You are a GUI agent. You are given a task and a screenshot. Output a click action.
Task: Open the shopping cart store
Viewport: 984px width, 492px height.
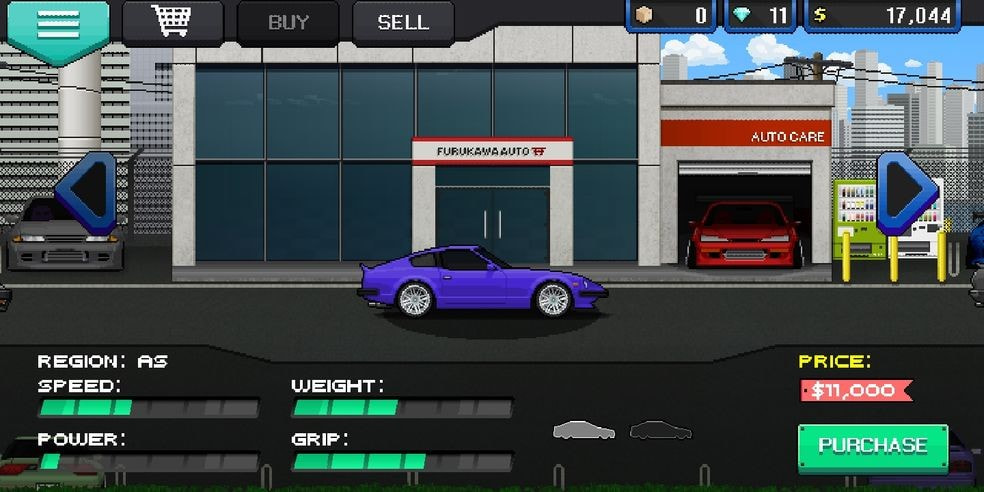coord(172,22)
